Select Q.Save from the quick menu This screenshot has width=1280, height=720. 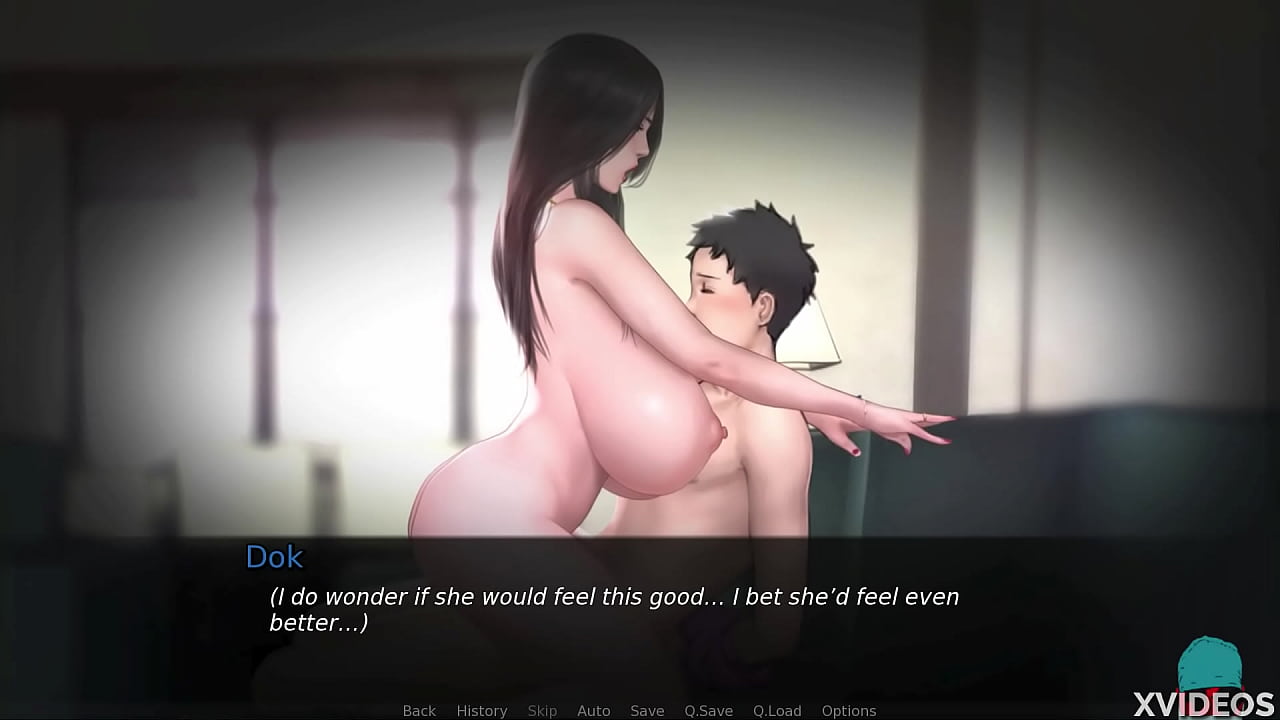coord(709,710)
